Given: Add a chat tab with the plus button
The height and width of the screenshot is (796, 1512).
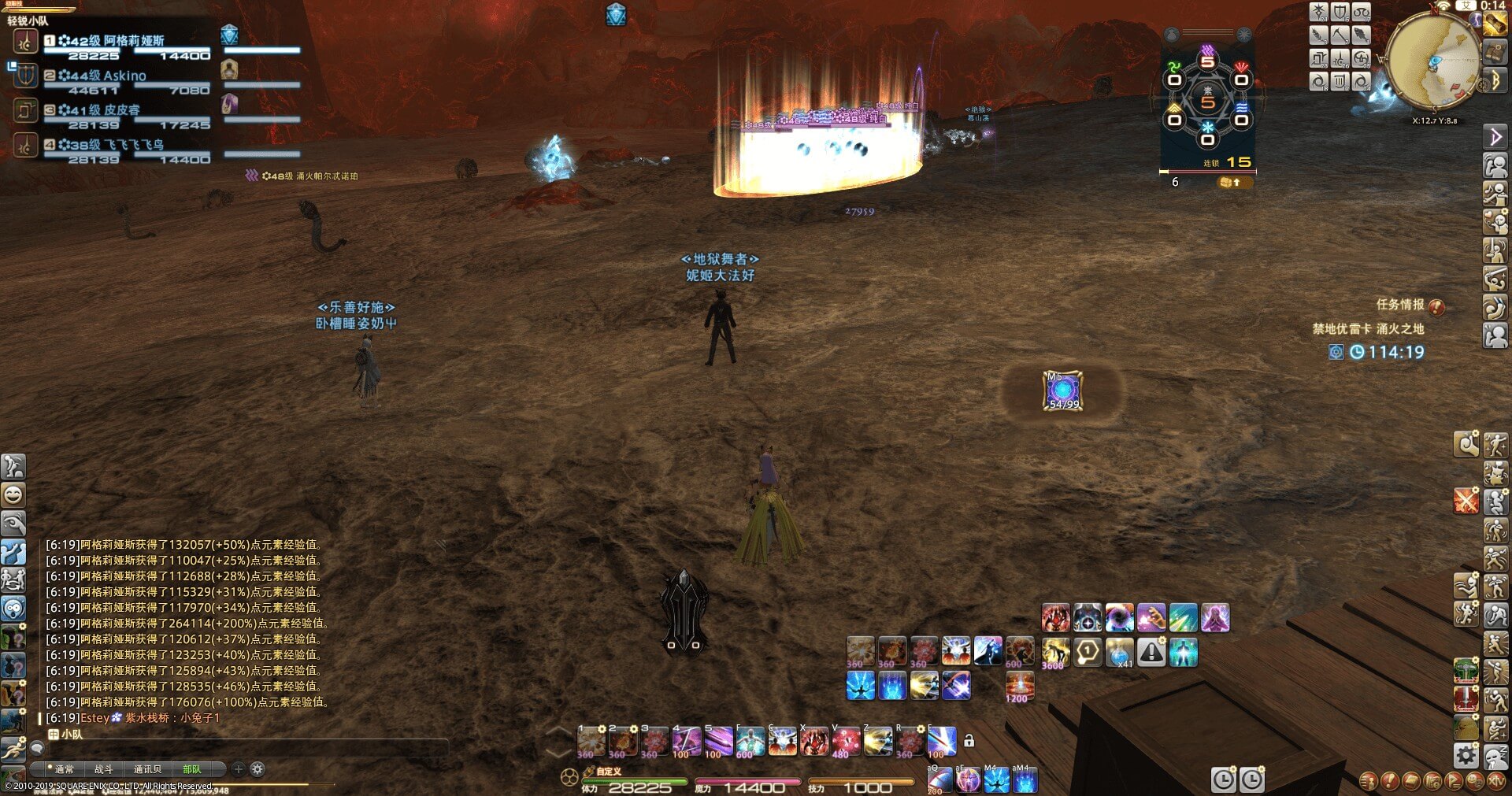Looking at the screenshot, I should 238,769.
